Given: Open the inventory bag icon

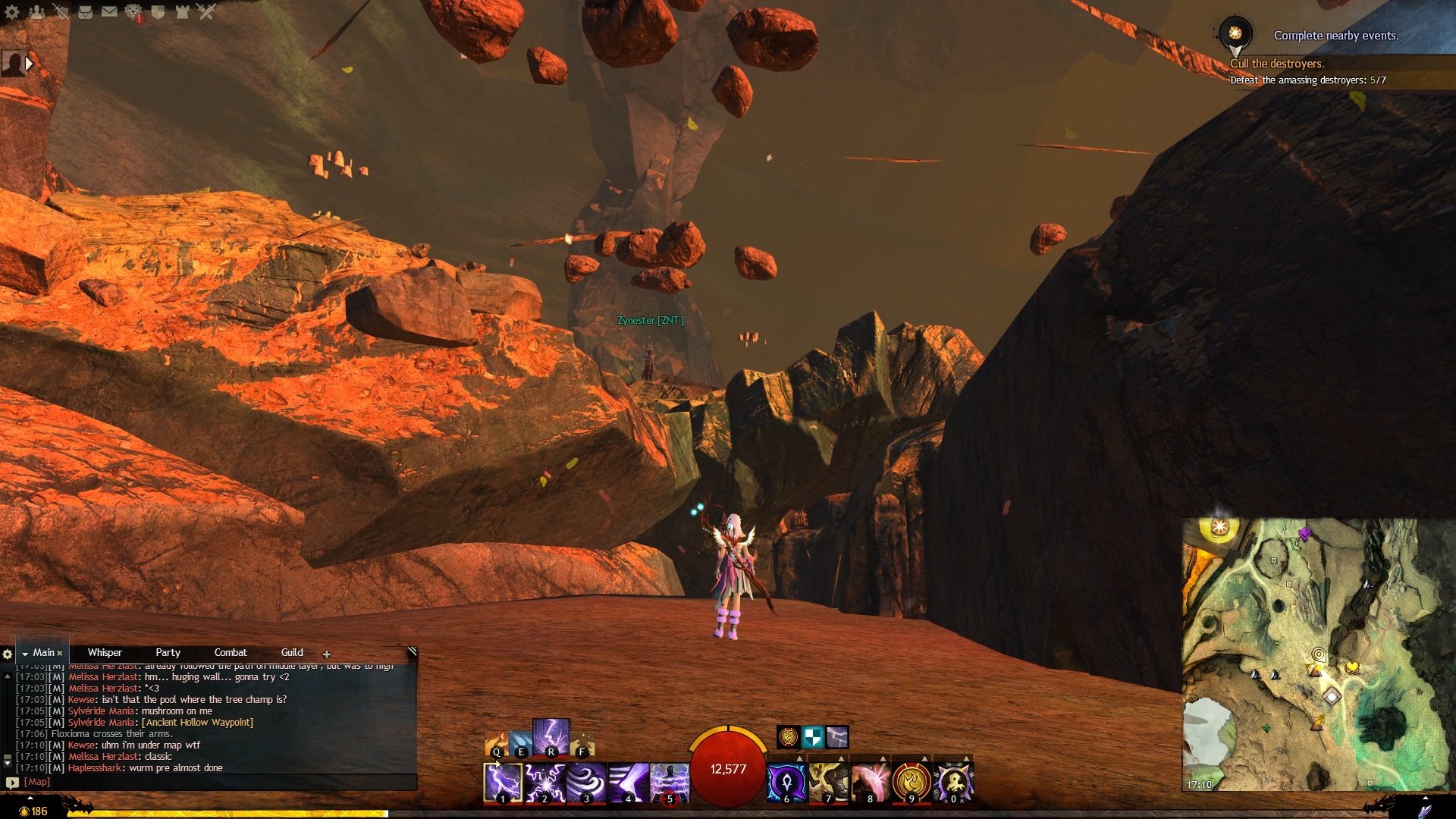Looking at the screenshot, I should (86, 11).
